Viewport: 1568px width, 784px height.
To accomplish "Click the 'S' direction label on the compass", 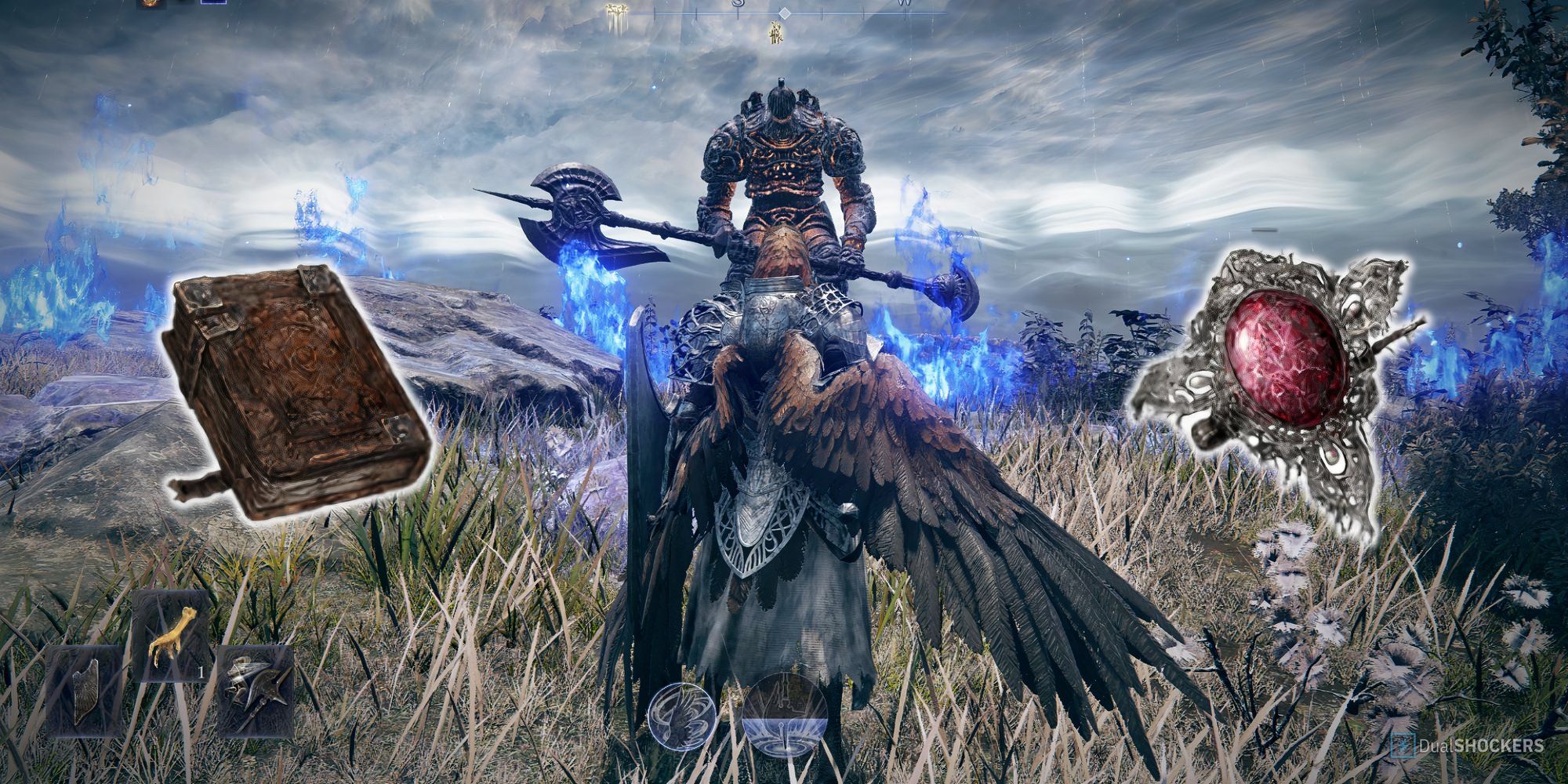I will pyautogui.click(x=738, y=4).
